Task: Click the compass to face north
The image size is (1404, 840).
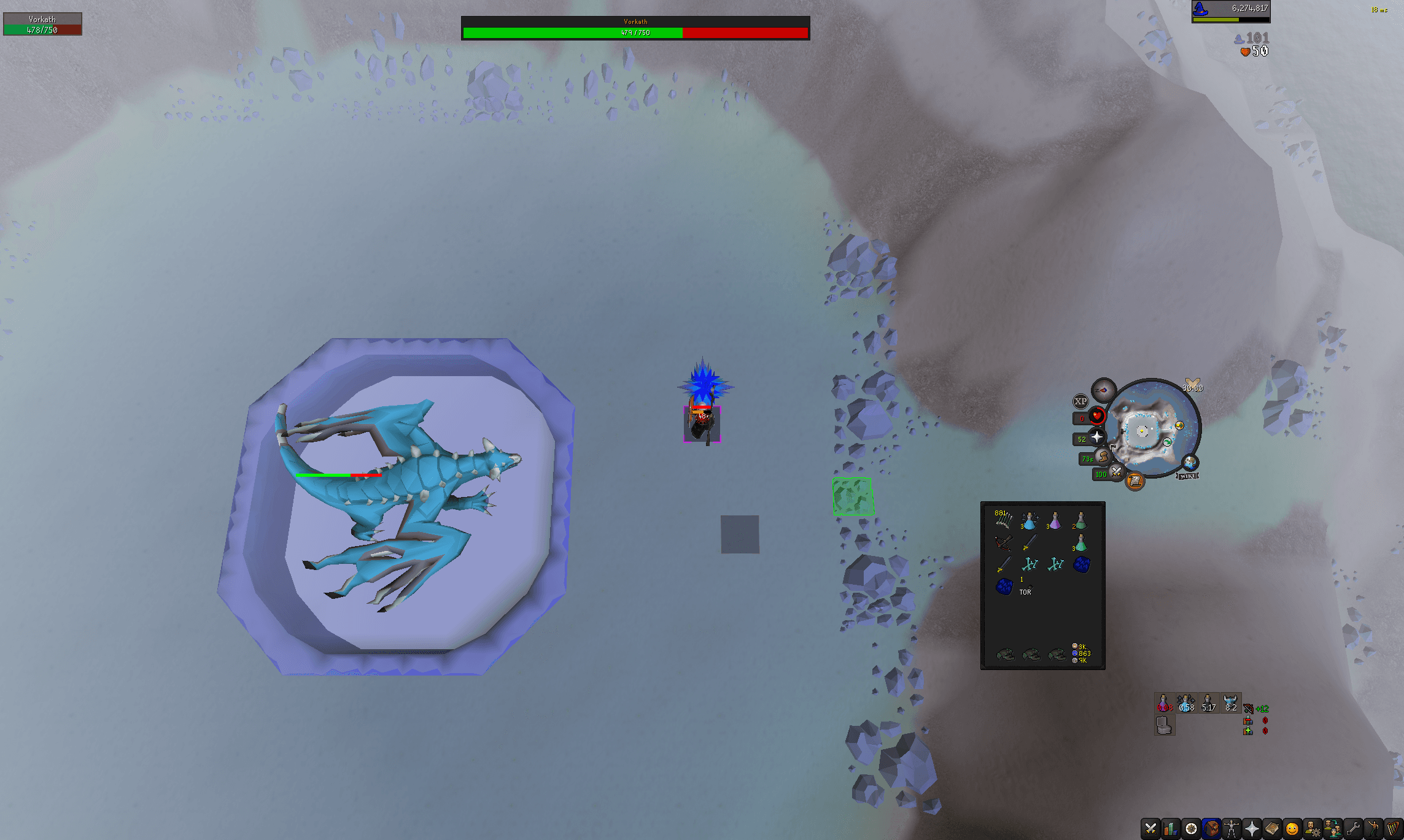Action: pos(1104,390)
